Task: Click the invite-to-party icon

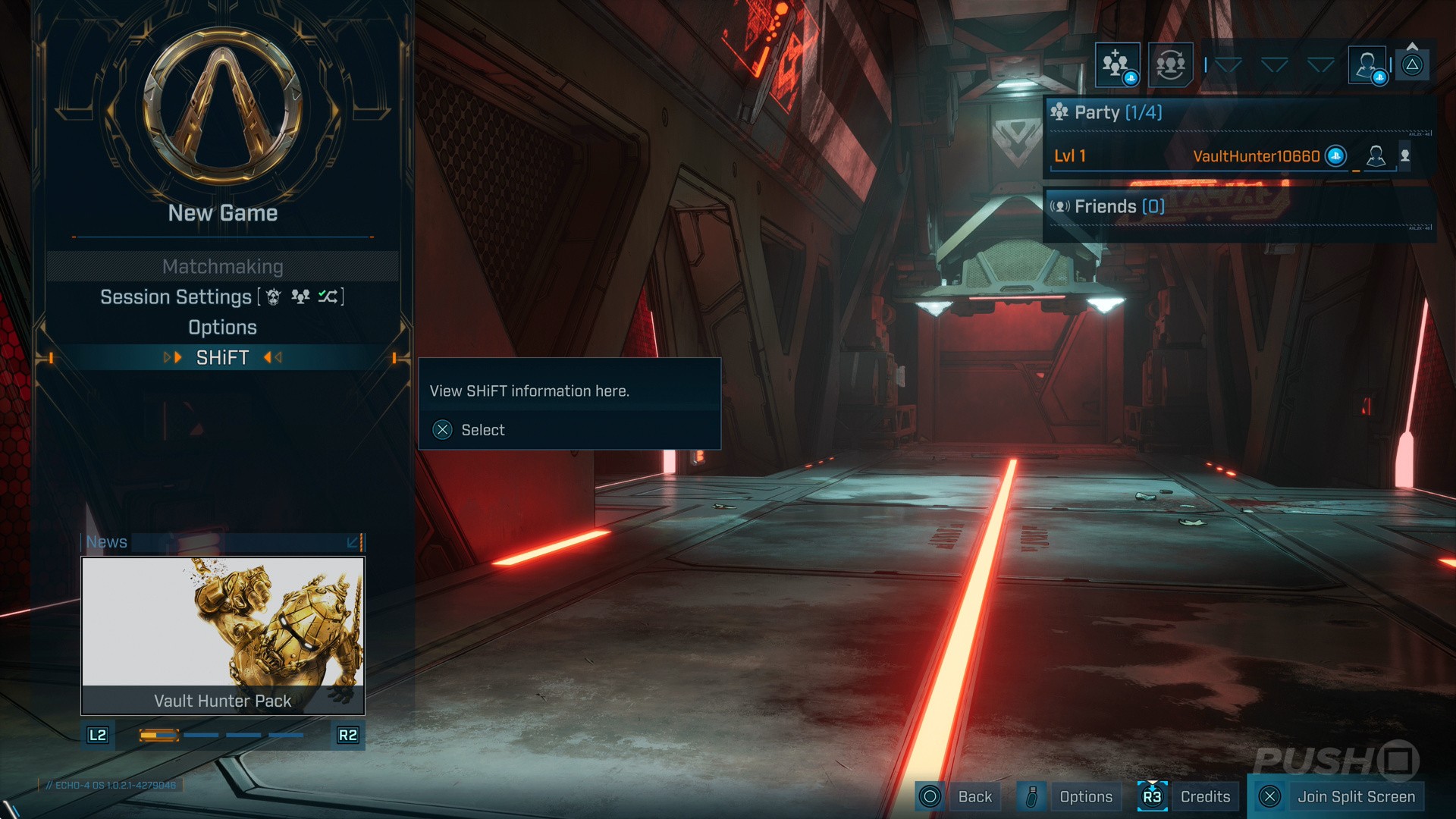Action: click(x=1117, y=65)
